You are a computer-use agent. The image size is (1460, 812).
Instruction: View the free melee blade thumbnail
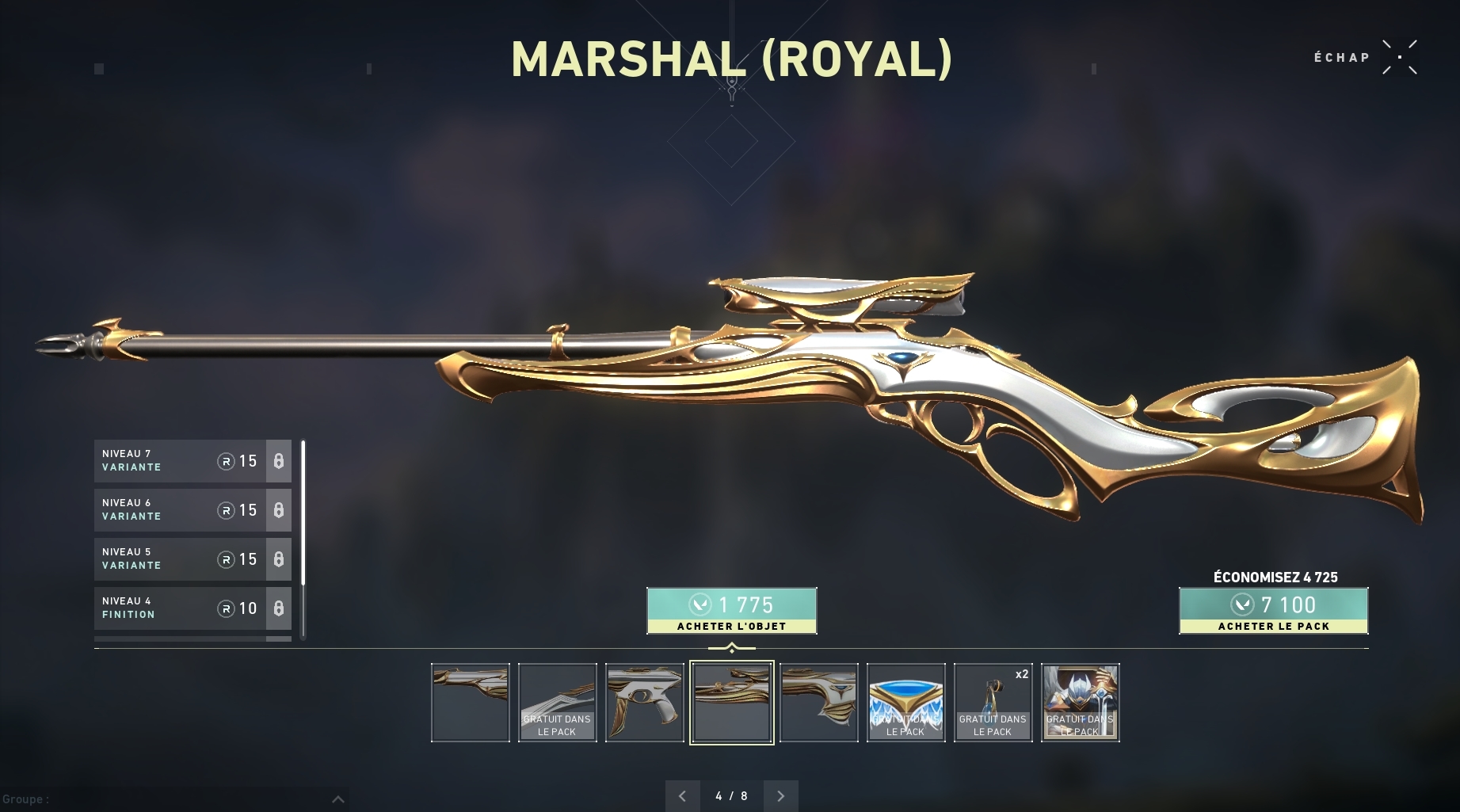click(557, 703)
